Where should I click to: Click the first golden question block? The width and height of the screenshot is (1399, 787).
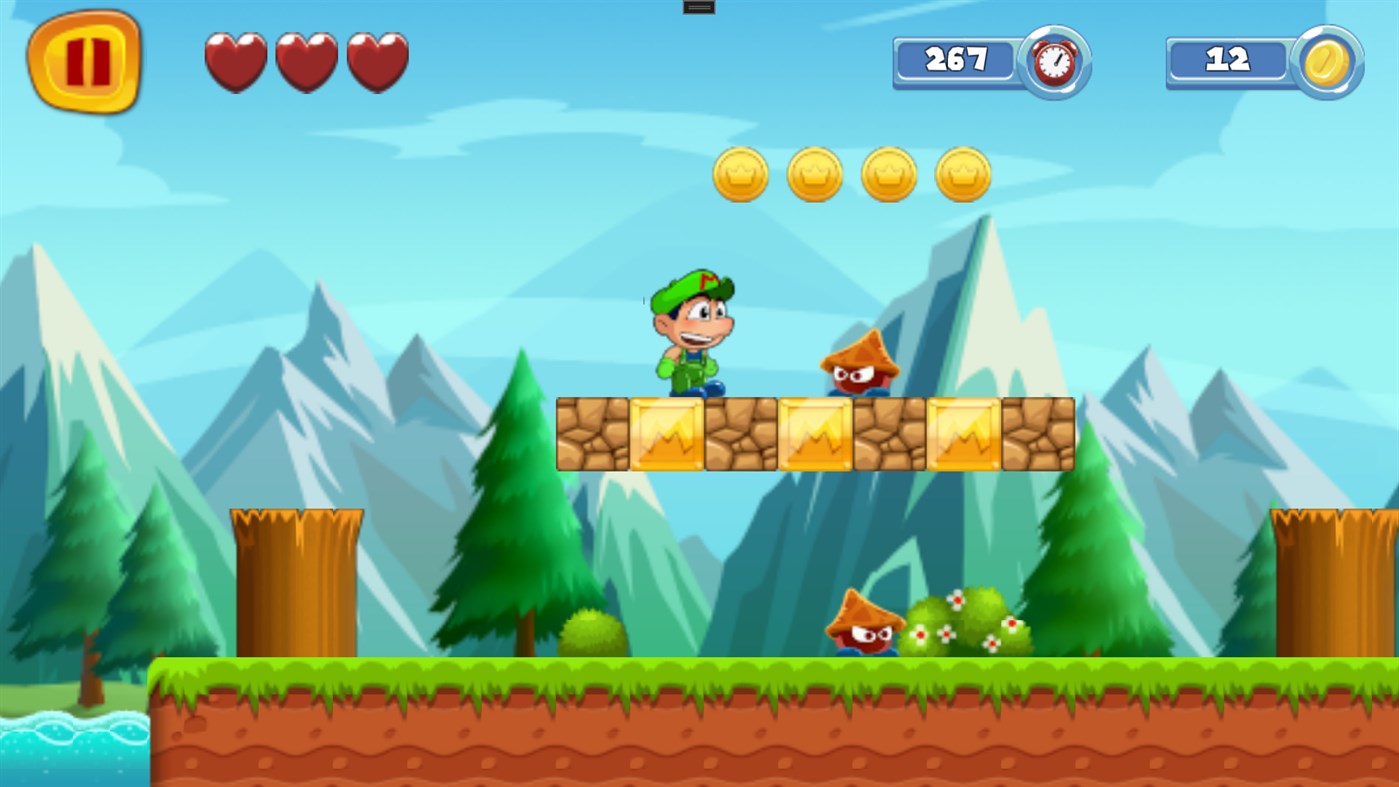(x=667, y=432)
